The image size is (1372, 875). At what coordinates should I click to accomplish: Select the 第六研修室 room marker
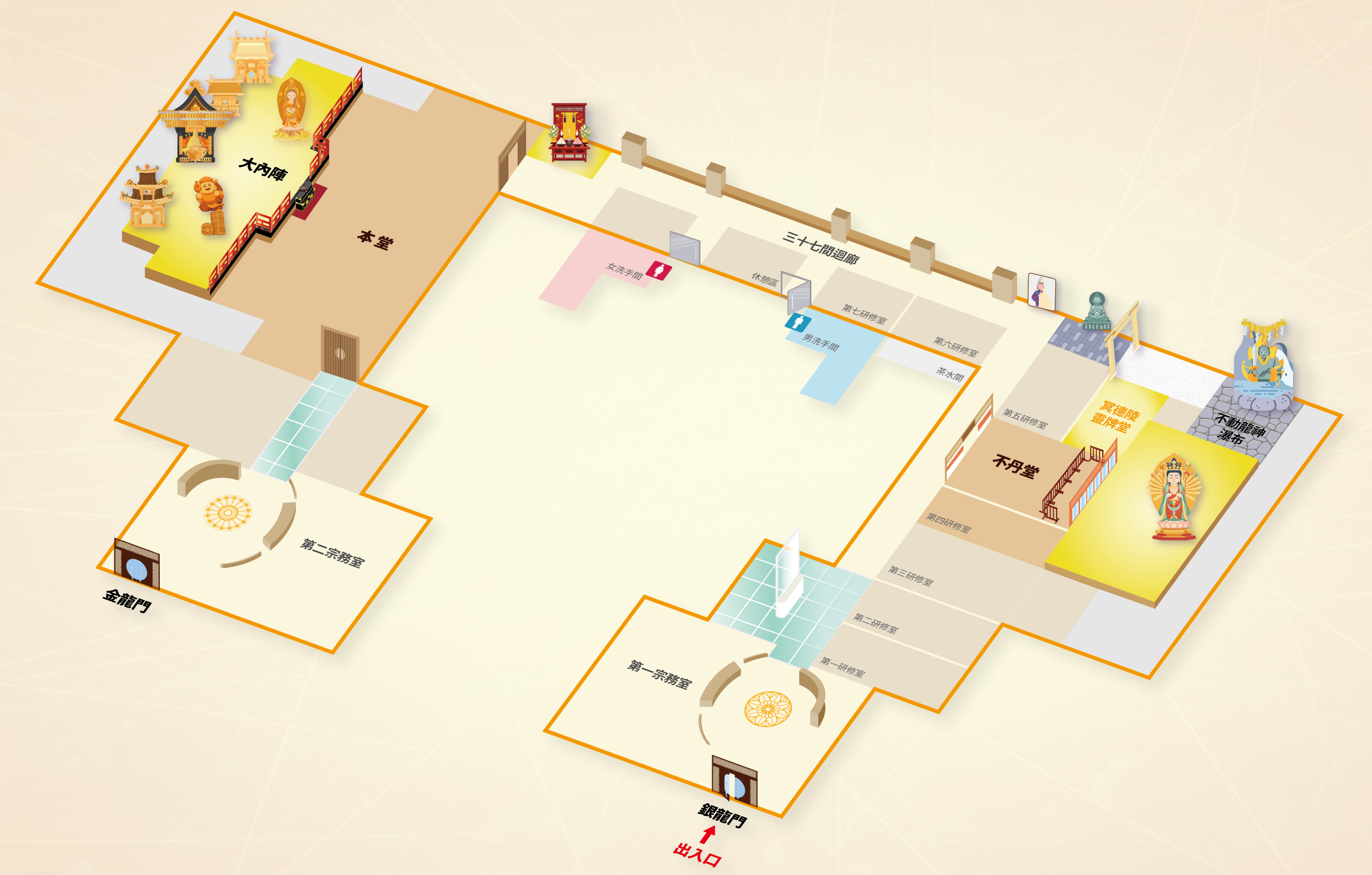click(956, 346)
